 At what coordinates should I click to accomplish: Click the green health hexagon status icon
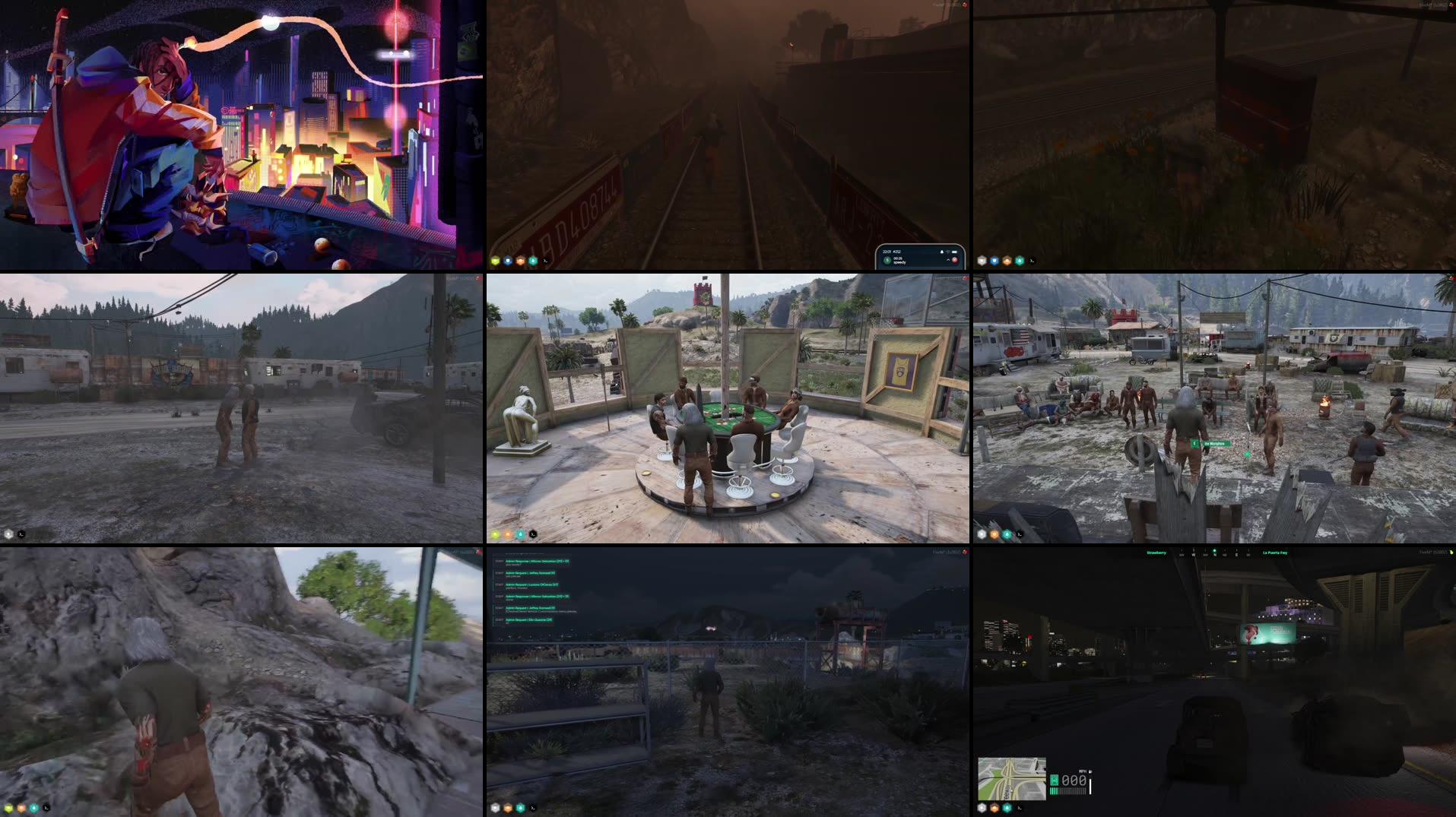(x=495, y=261)
